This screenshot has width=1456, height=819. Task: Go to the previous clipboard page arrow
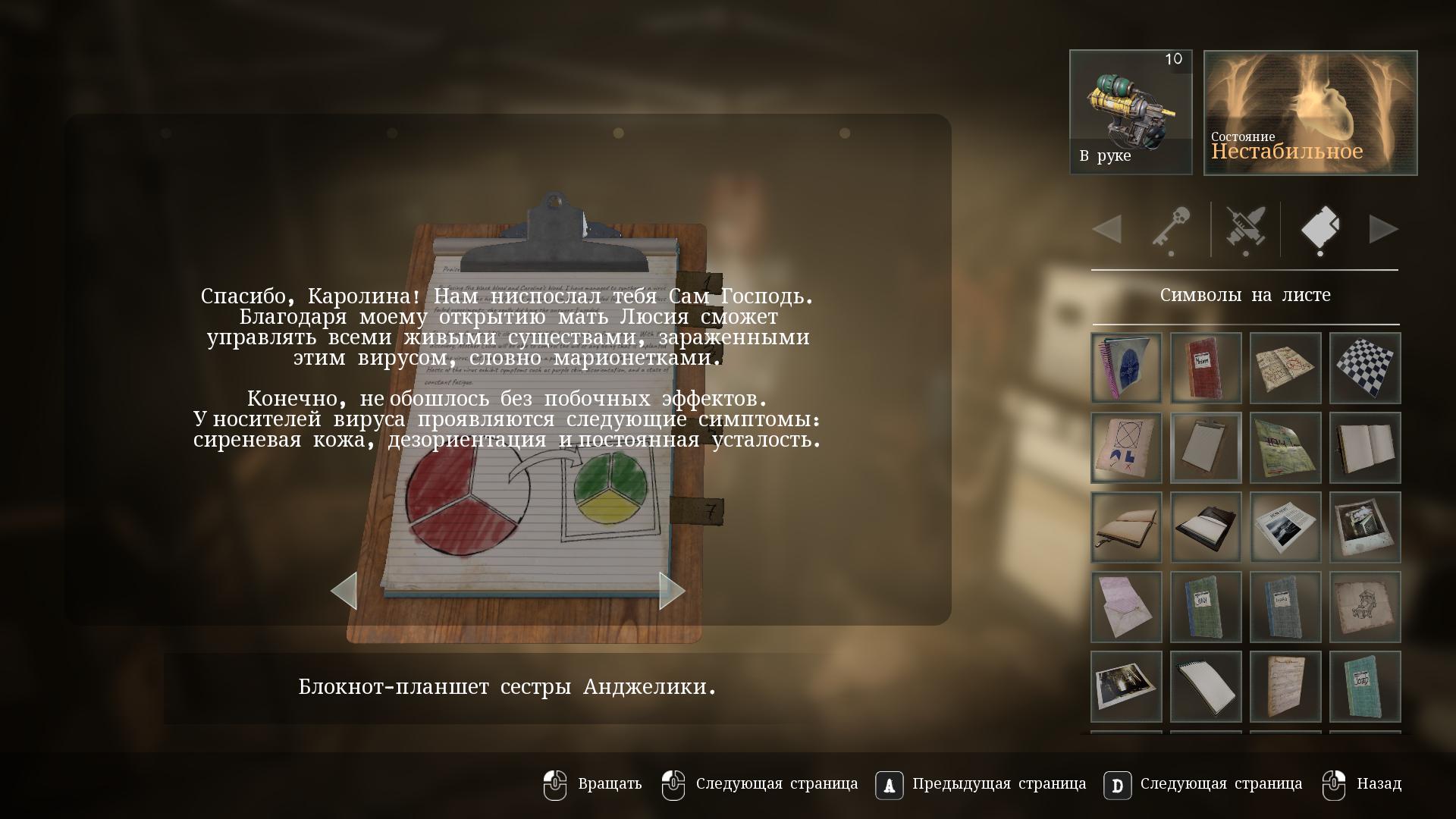click(x=345, y=591)
